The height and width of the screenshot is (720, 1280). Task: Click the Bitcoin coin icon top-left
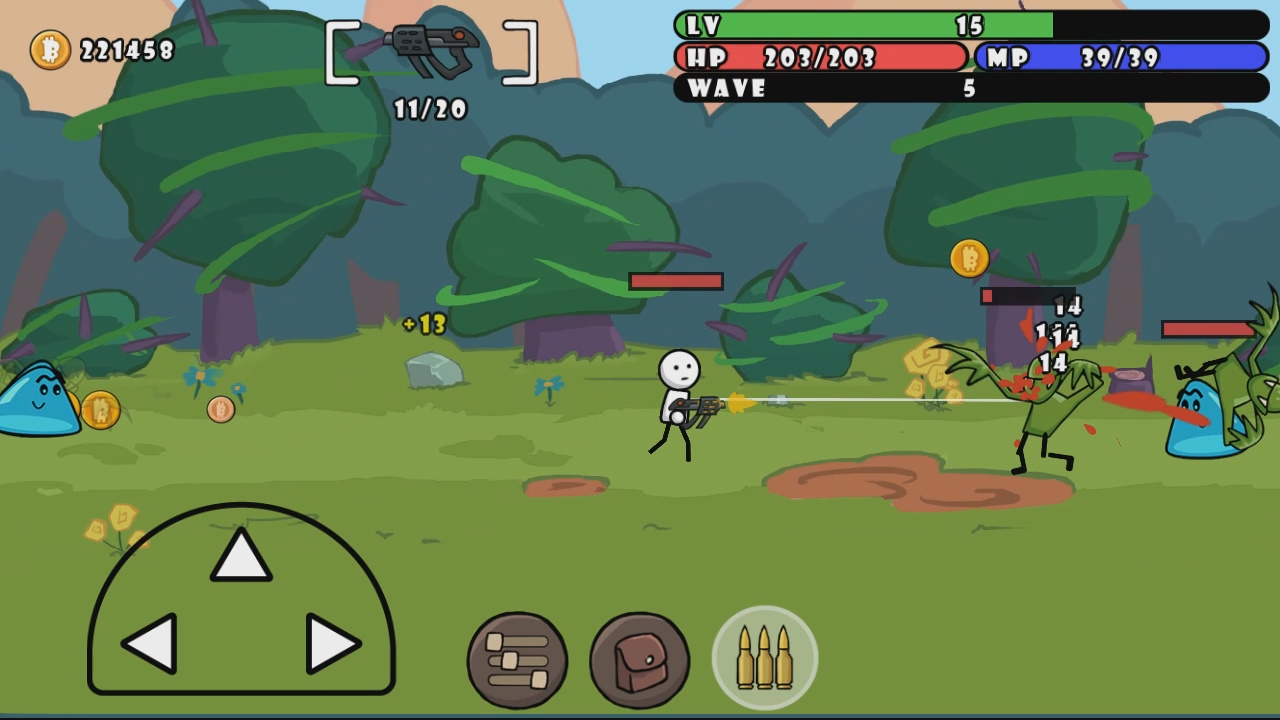(x=49, y=47)
